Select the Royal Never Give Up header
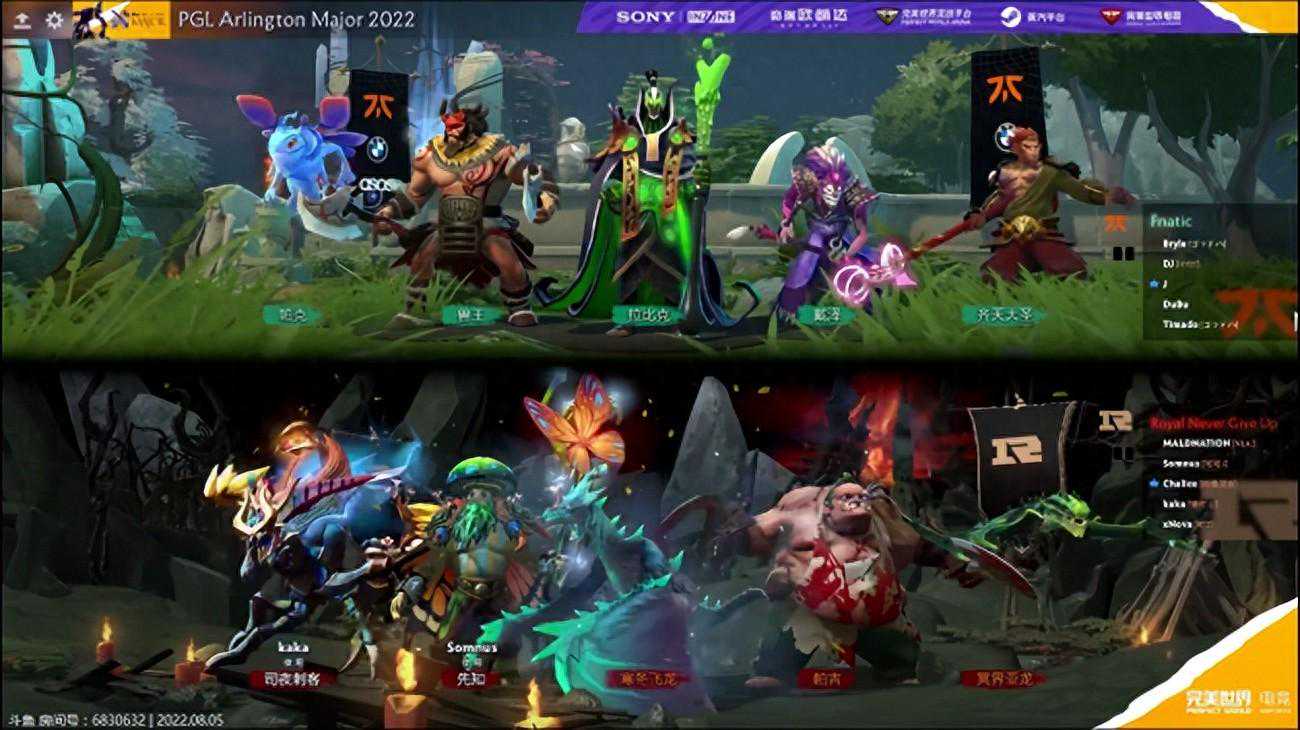 (x=1214, y=423)
